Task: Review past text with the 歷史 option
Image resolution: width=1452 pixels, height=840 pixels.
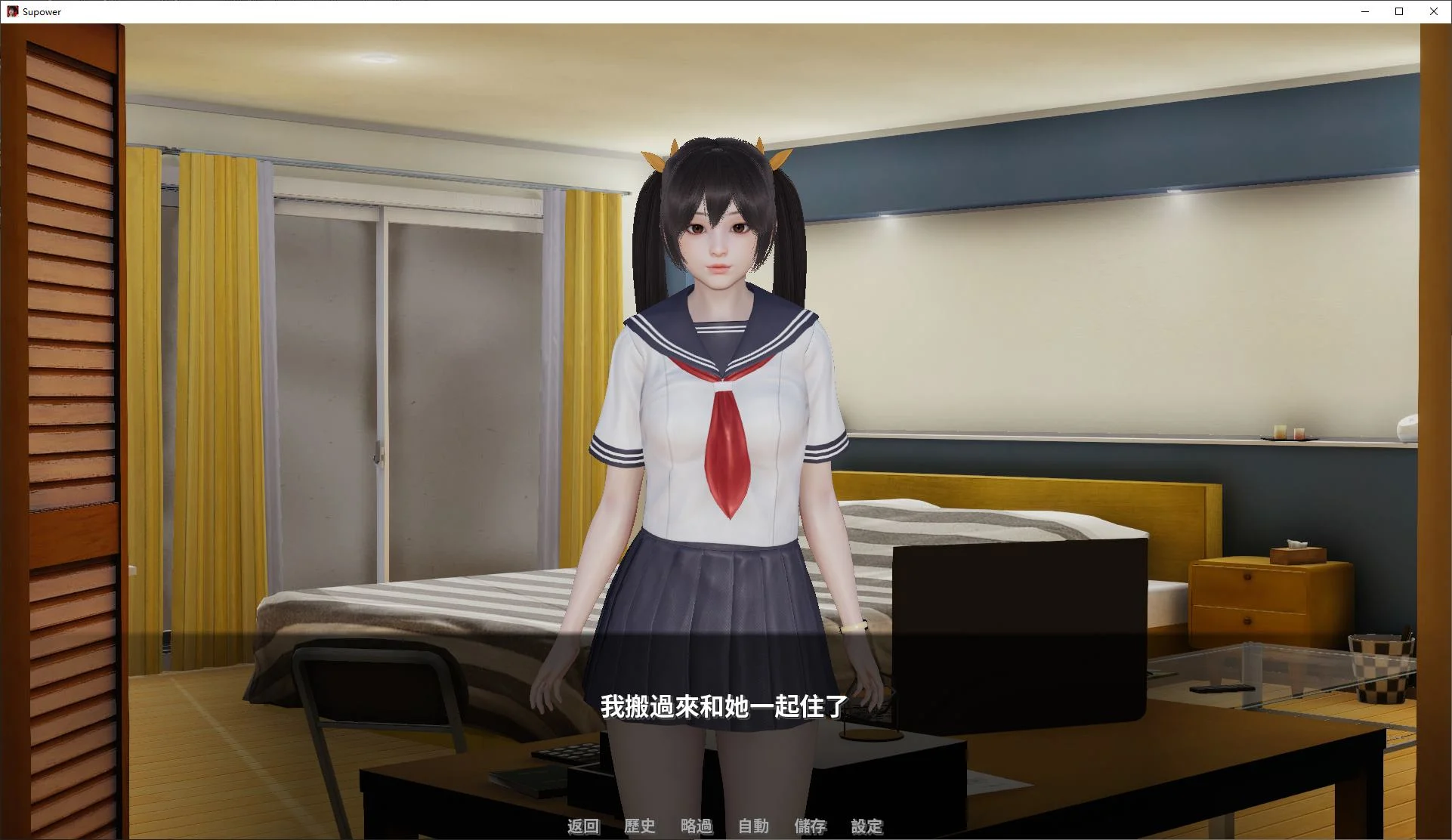Action: point(640,826)
